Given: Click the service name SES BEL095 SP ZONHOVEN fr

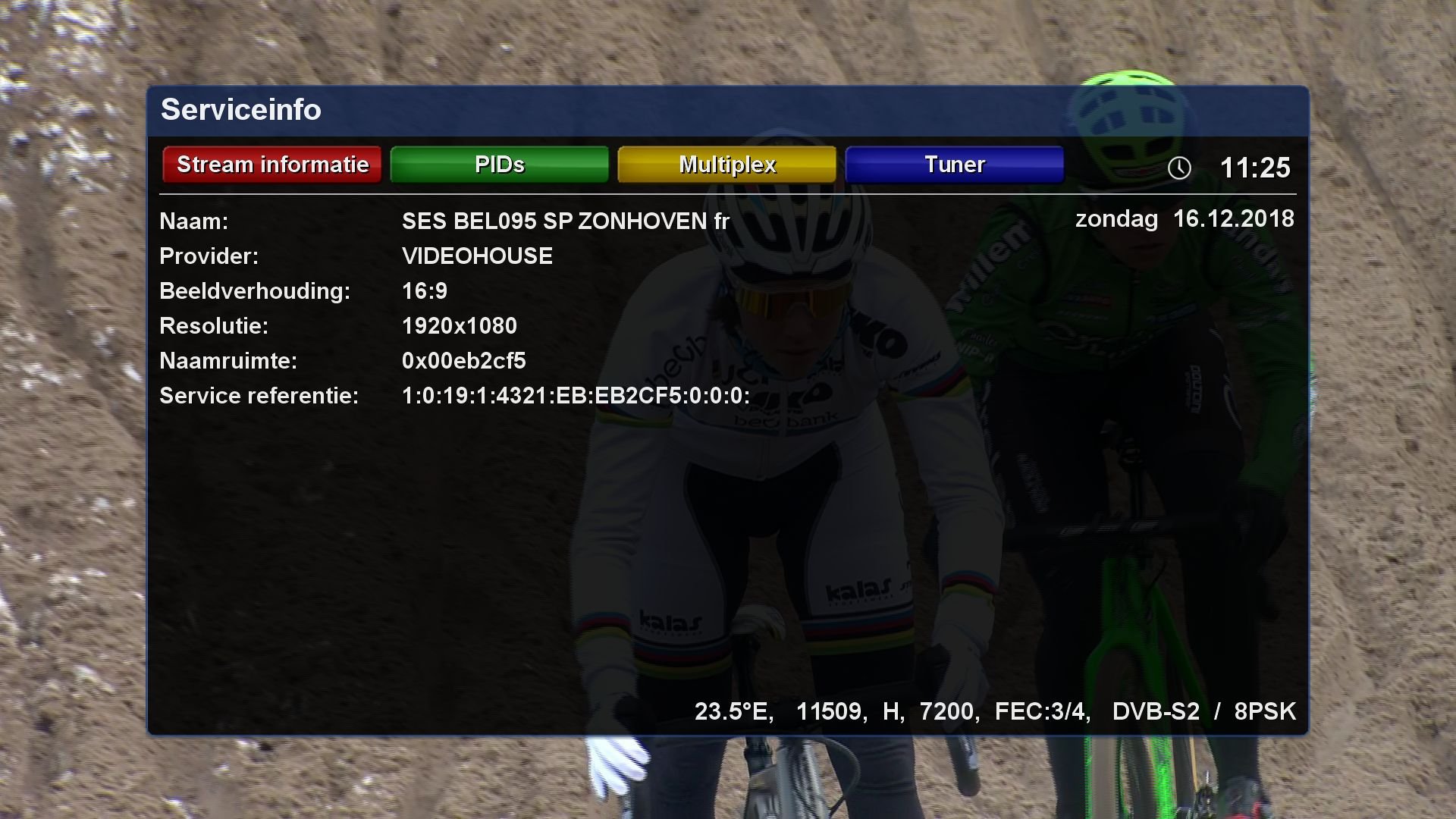Looking at the screenshot, I should pos(565,221).
